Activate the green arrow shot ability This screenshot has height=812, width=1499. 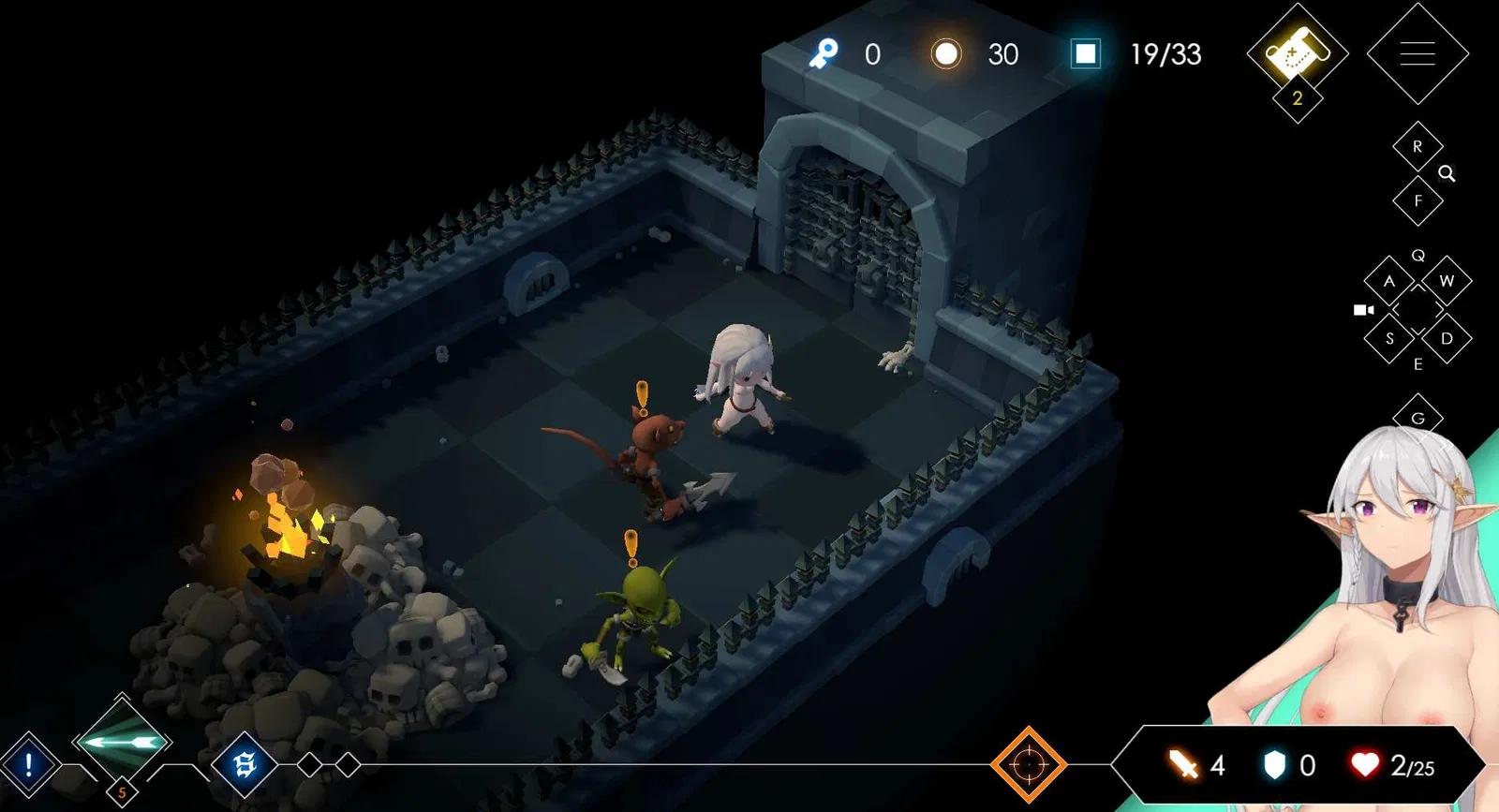point(122,743)
